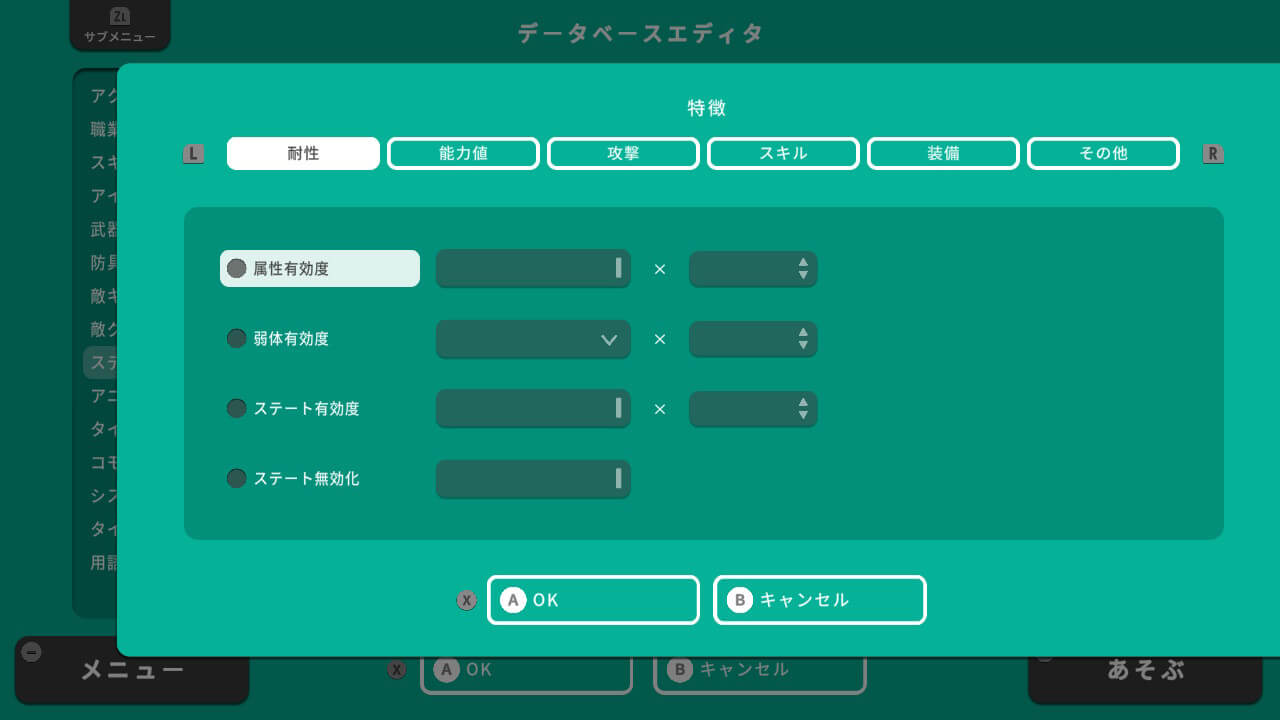This screenshot has width=1280, height=720.
Task: Confirm the traits dialog with the OK button
Action: (x=593, y=600)
